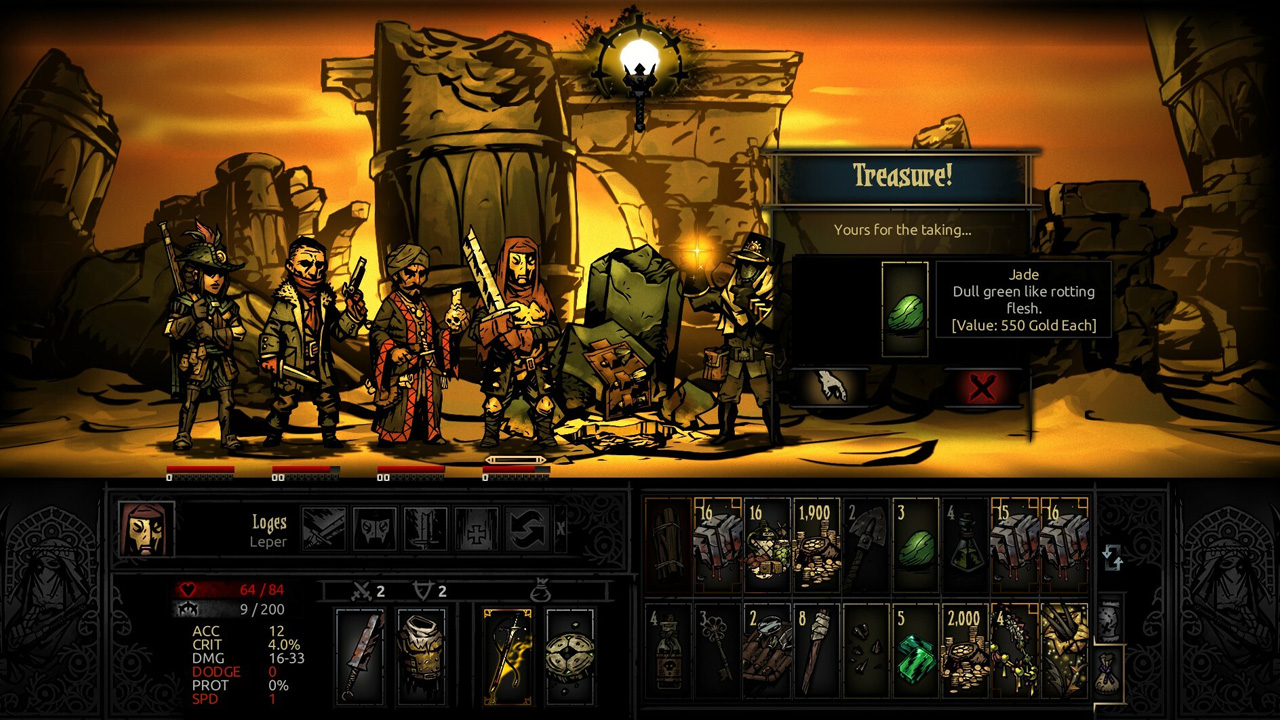Select the sword trinket with yellow ribbon

508,654
